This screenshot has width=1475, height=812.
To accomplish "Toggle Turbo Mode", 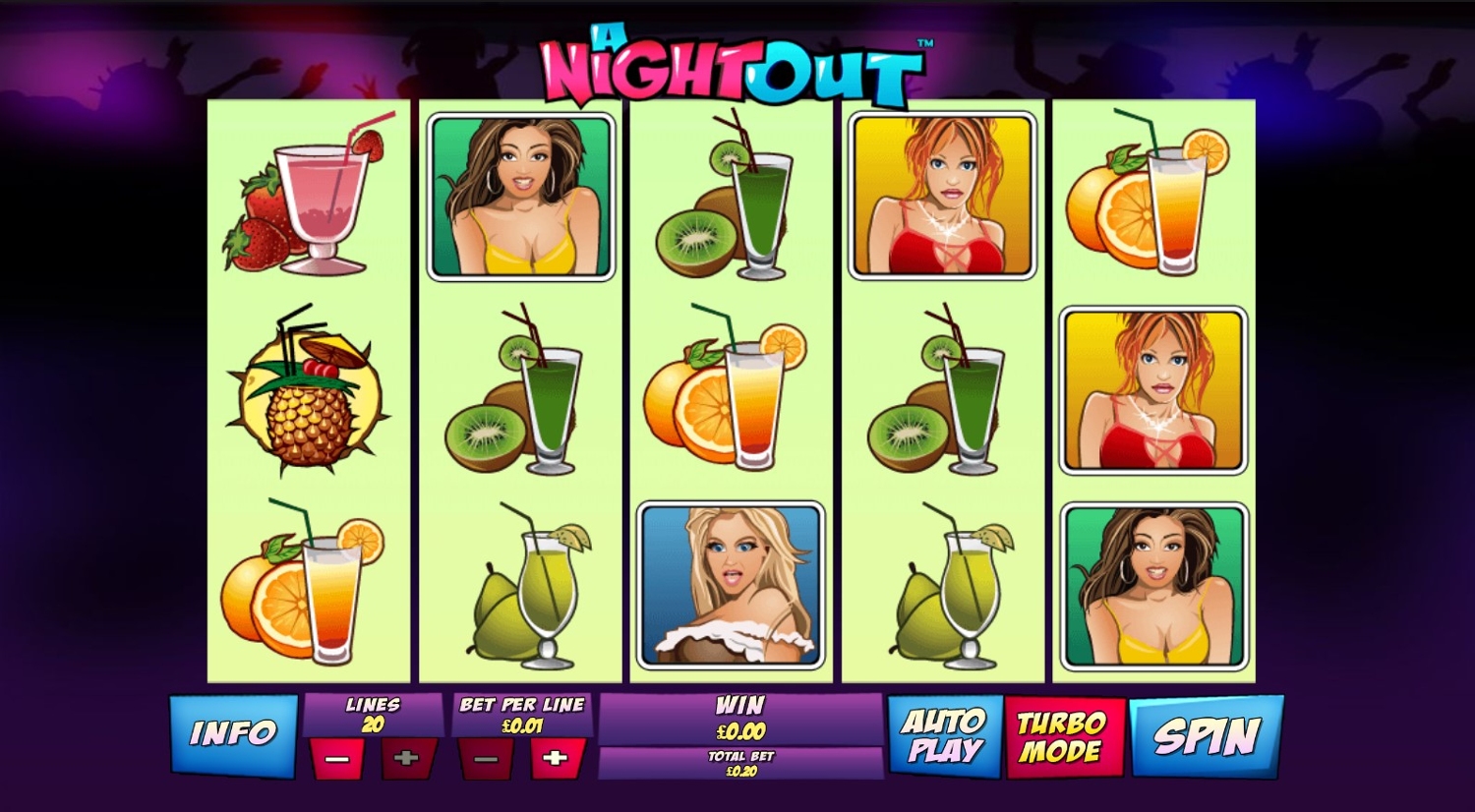I will point(1063,737).
